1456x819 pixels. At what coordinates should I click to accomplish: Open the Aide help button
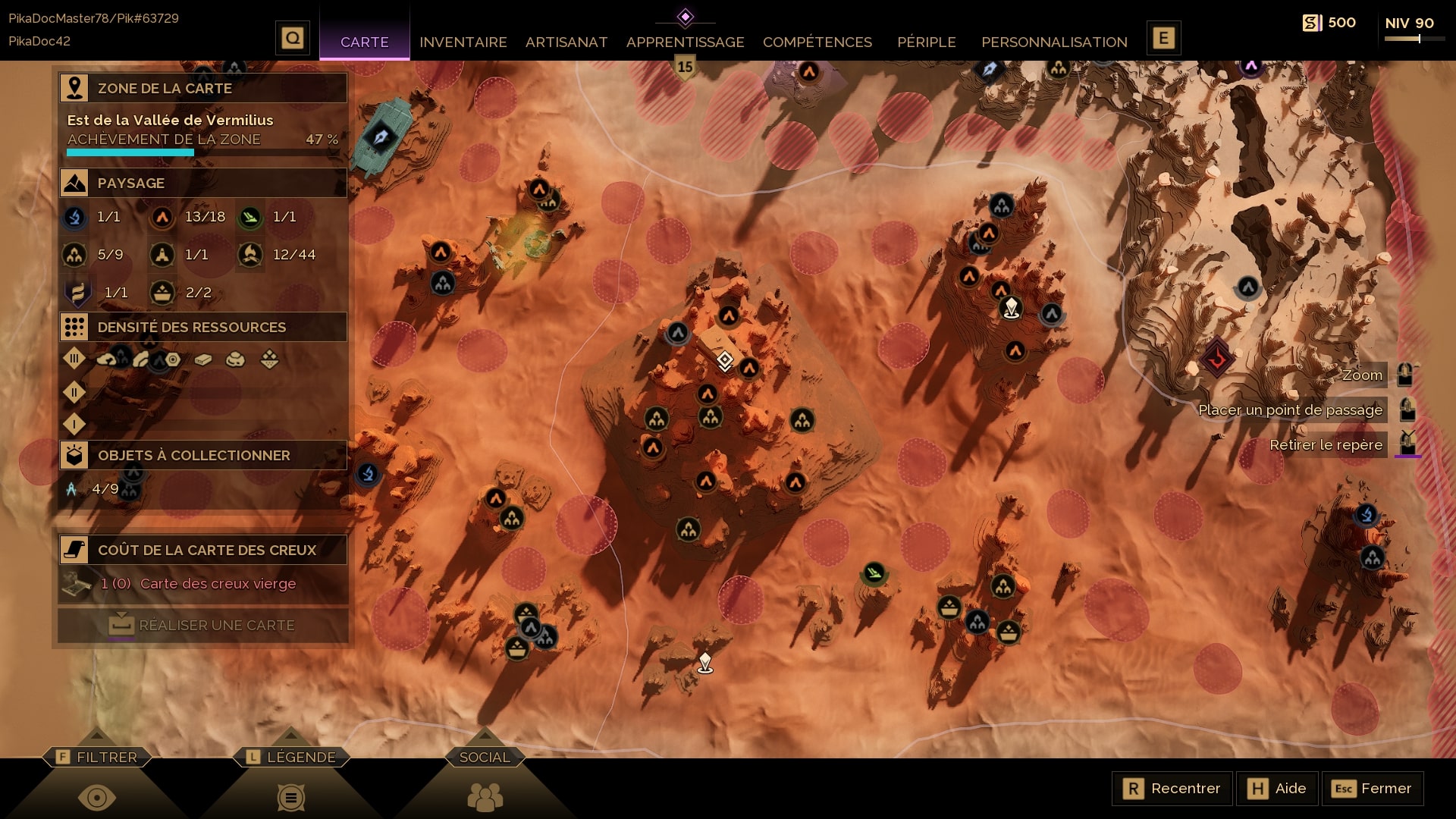point(1277,789)
